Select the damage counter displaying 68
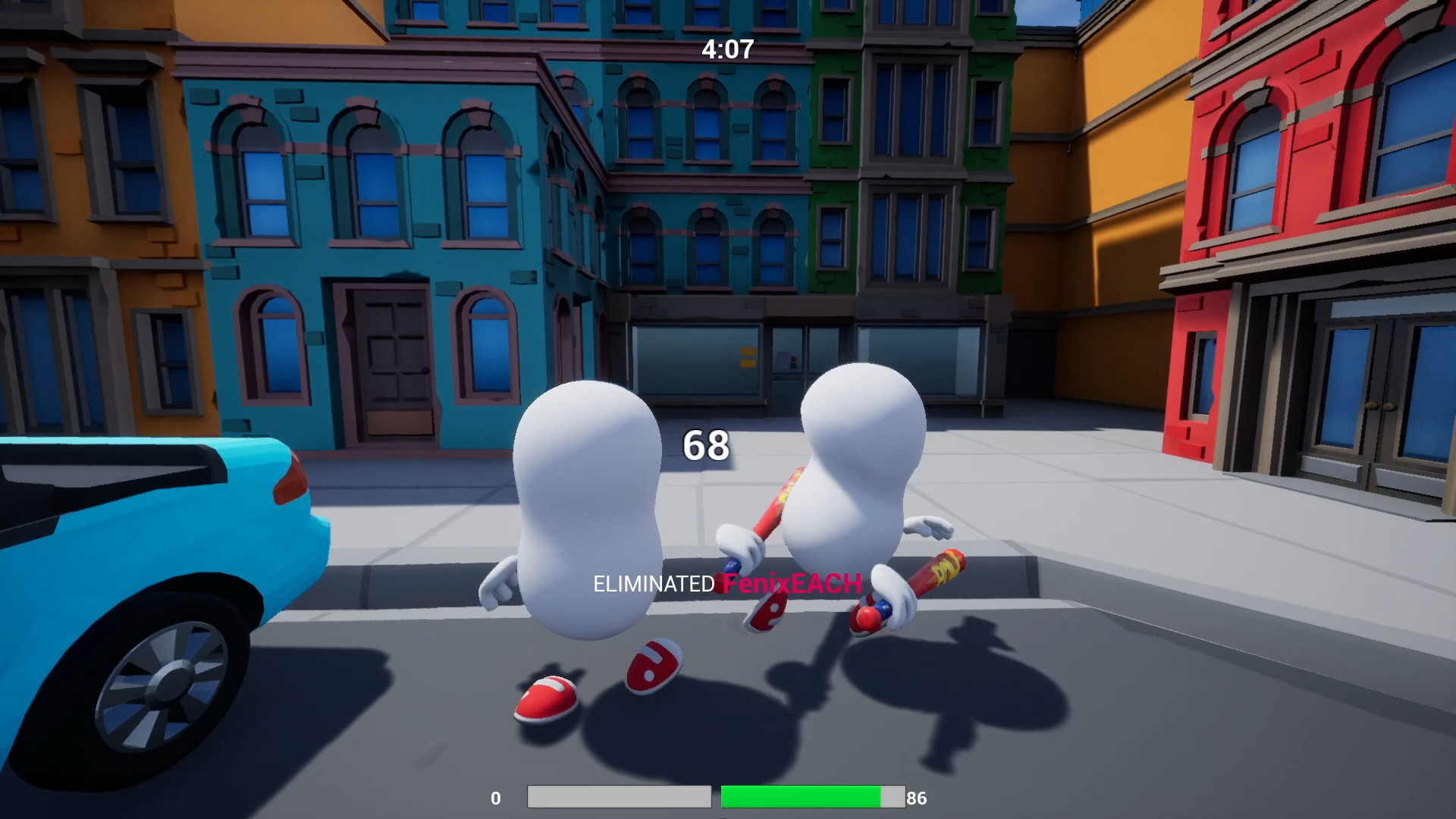 [705, 446]
